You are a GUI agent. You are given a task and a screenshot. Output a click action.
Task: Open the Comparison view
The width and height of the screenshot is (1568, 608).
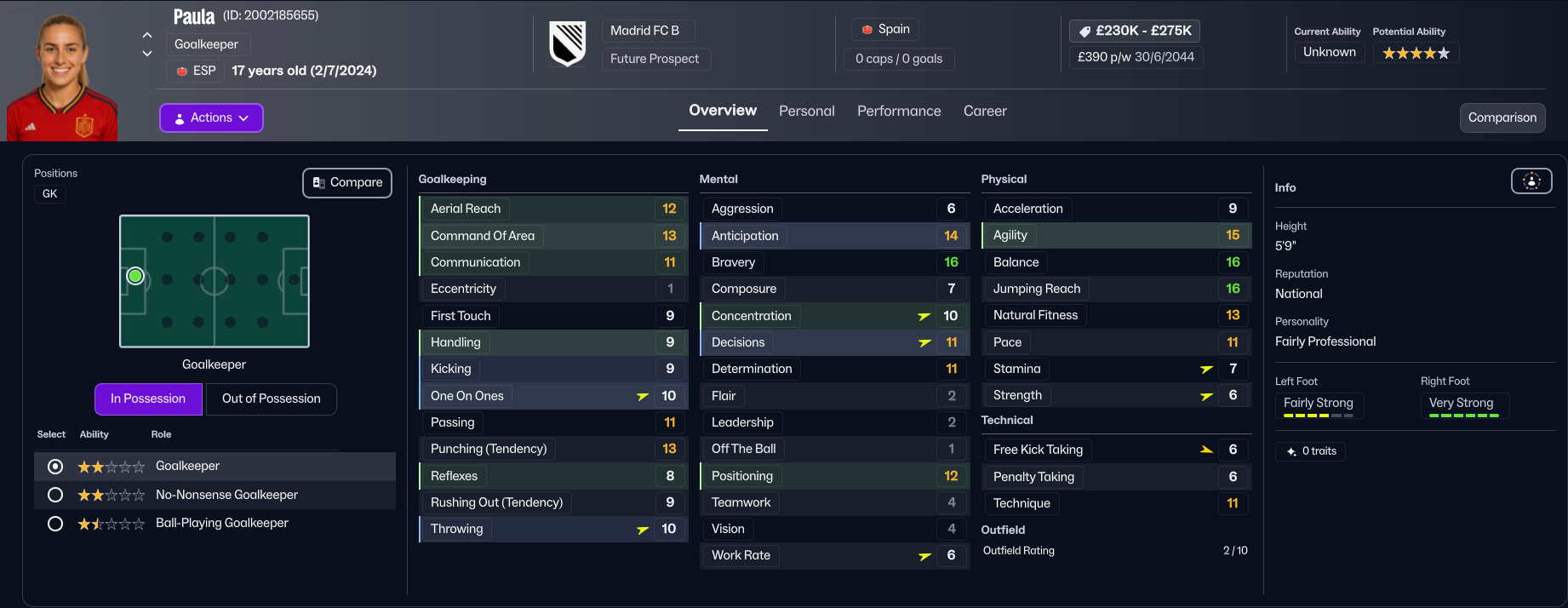pos(1502,118)
